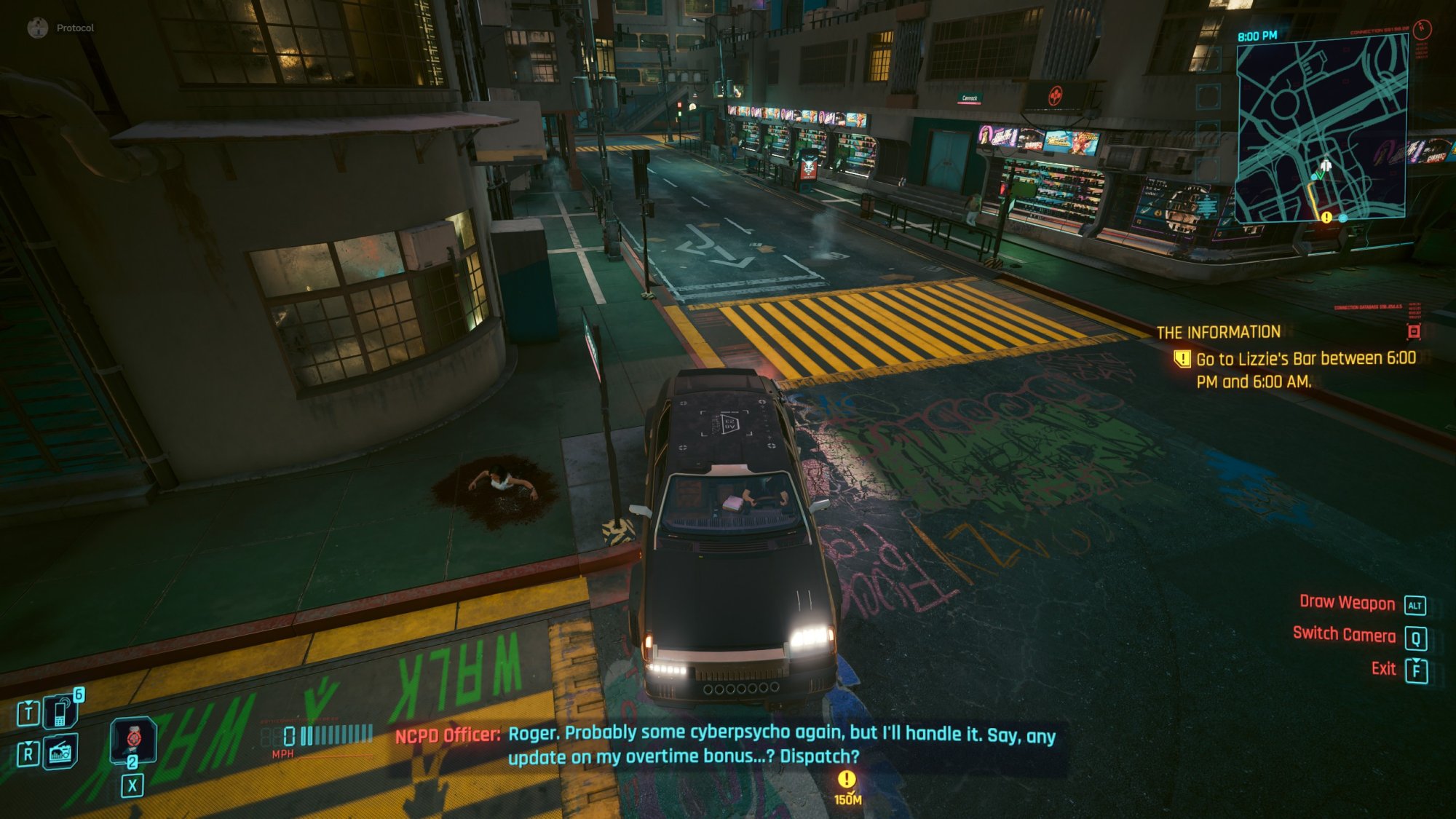The height and width of the screenshot is (819, 1456).
Task: Click the red quest icon beside The Information
Action: (1414, 332)
